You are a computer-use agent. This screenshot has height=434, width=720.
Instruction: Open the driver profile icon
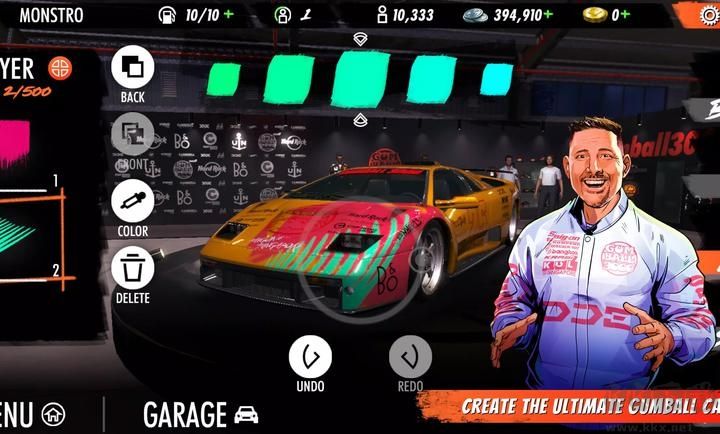pos(283,15)
